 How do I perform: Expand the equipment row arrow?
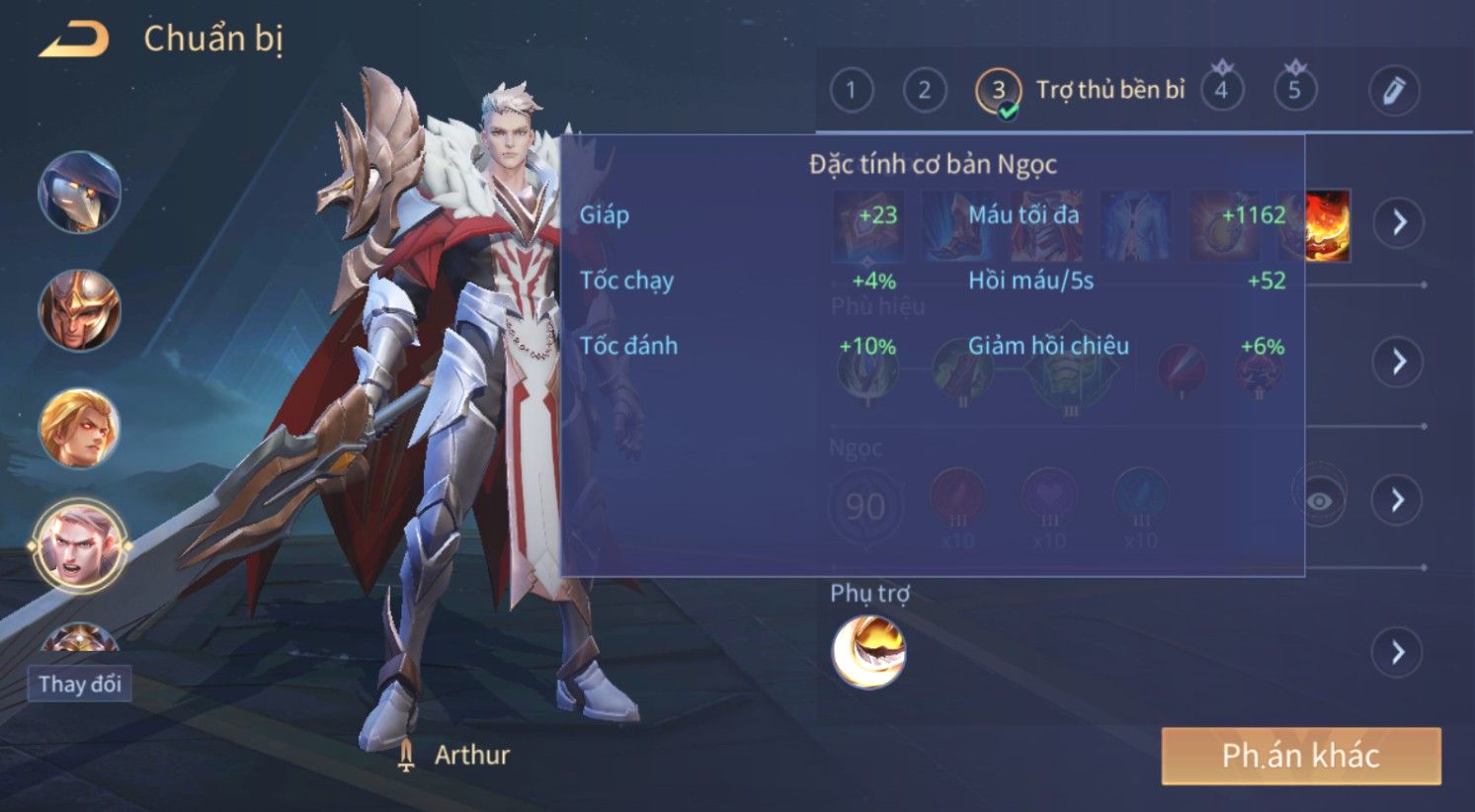1398,221
